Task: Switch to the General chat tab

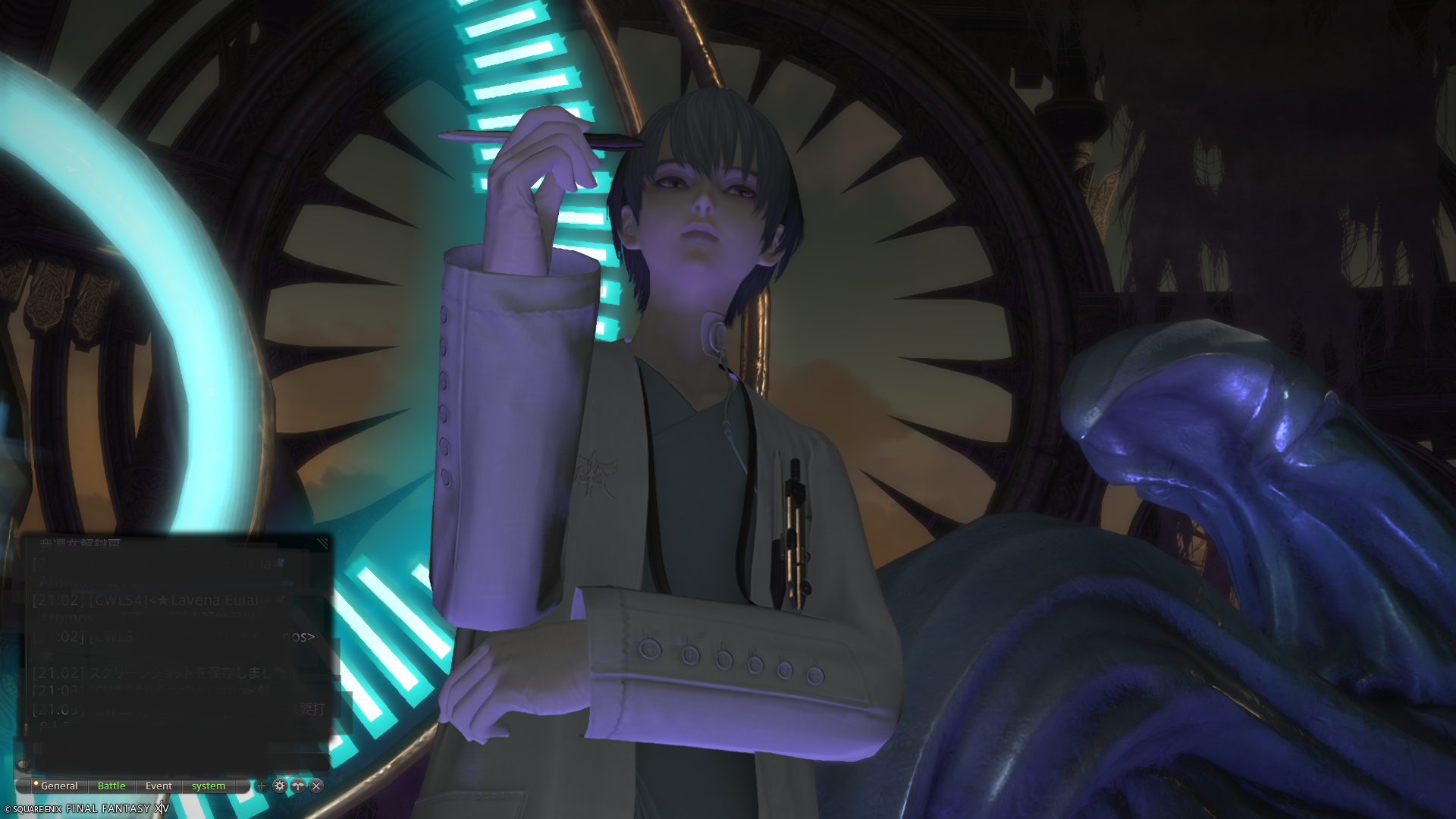Action: 59,786
